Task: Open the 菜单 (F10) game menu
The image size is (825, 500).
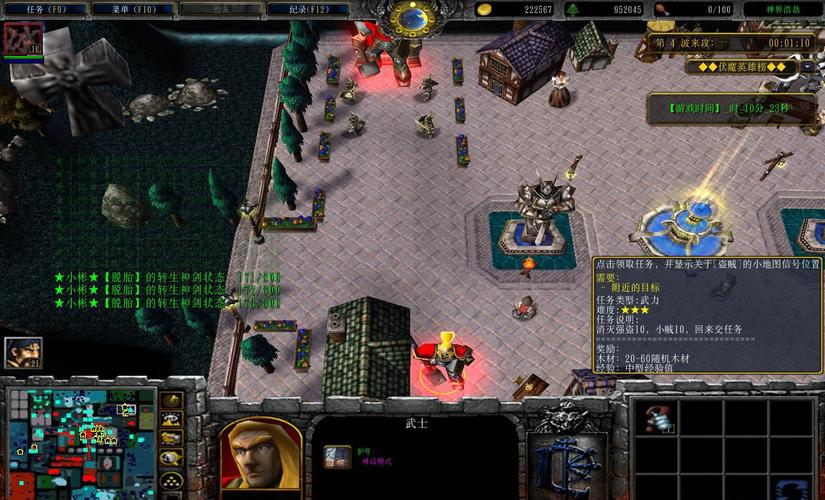Action: [118, 9]
